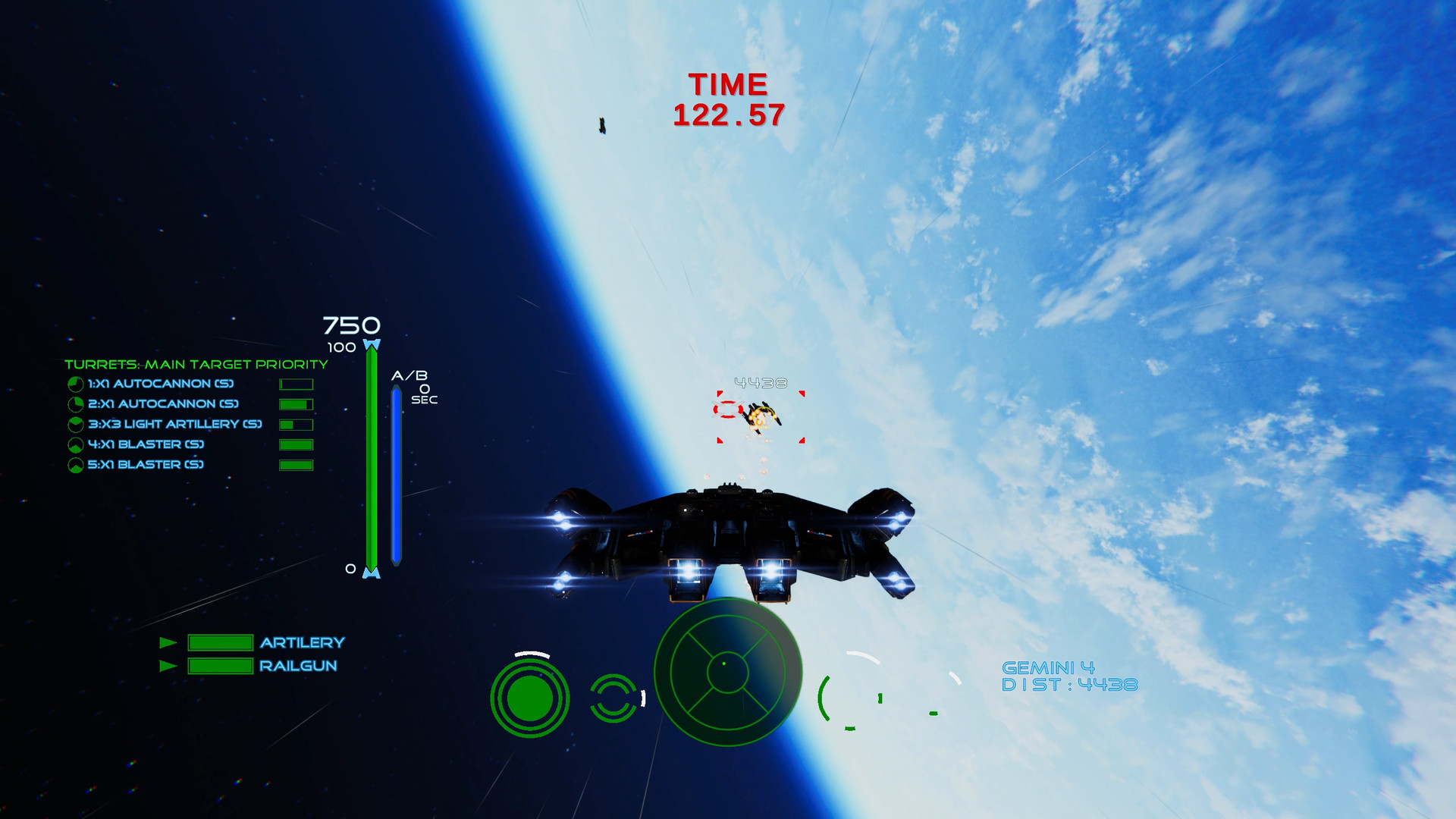Toggle the Artilery weapon triangle indicator
This screenshot has width=1456, height=819.
click(x=168, y=643)
